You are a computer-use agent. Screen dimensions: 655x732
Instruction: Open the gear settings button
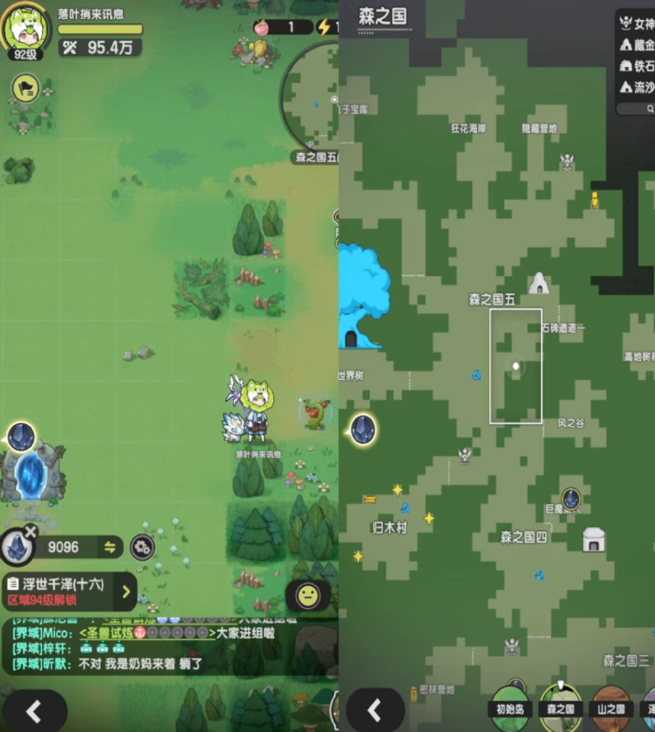pos(142,547)
